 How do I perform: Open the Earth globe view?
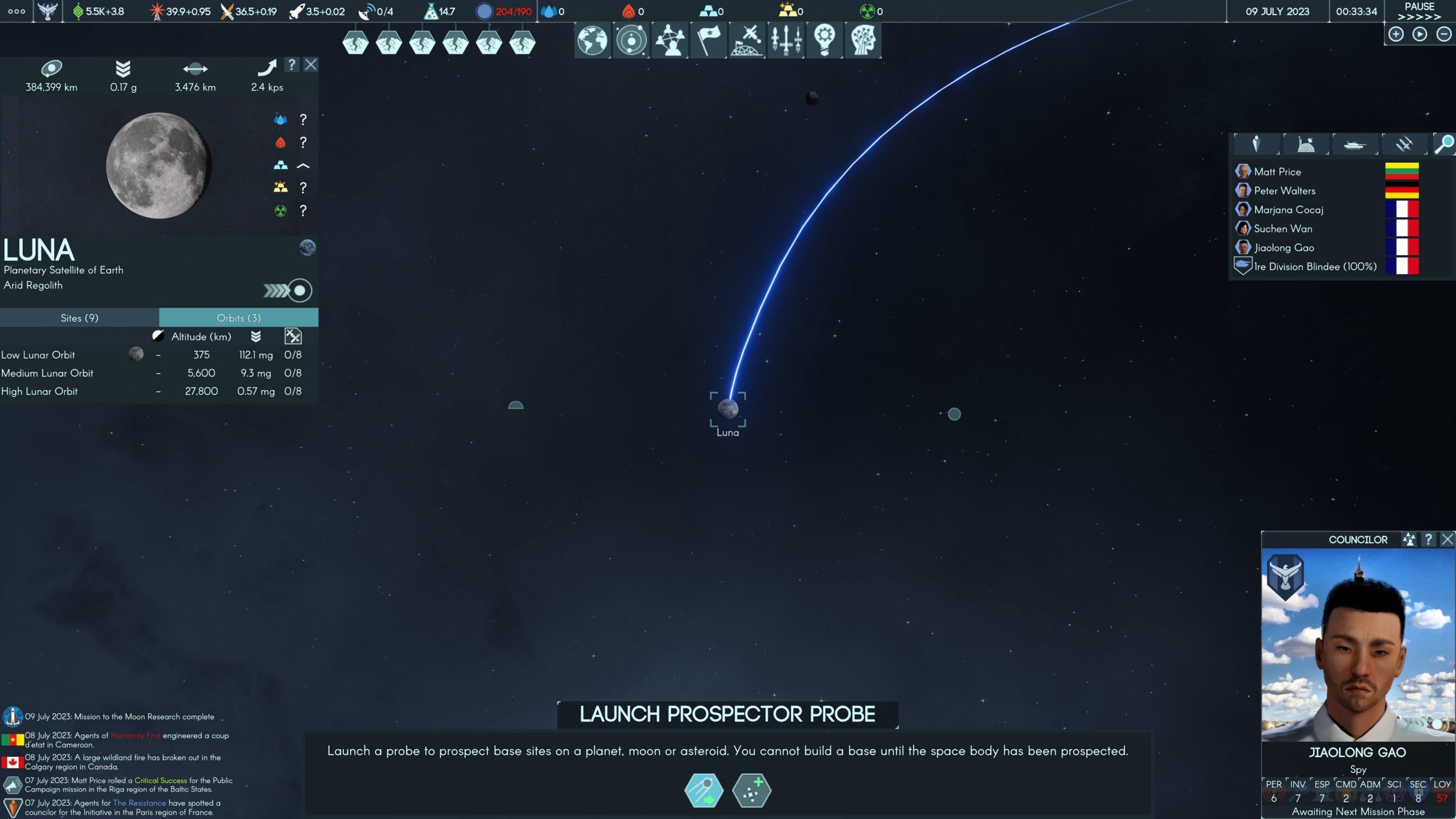coord(592,40)
